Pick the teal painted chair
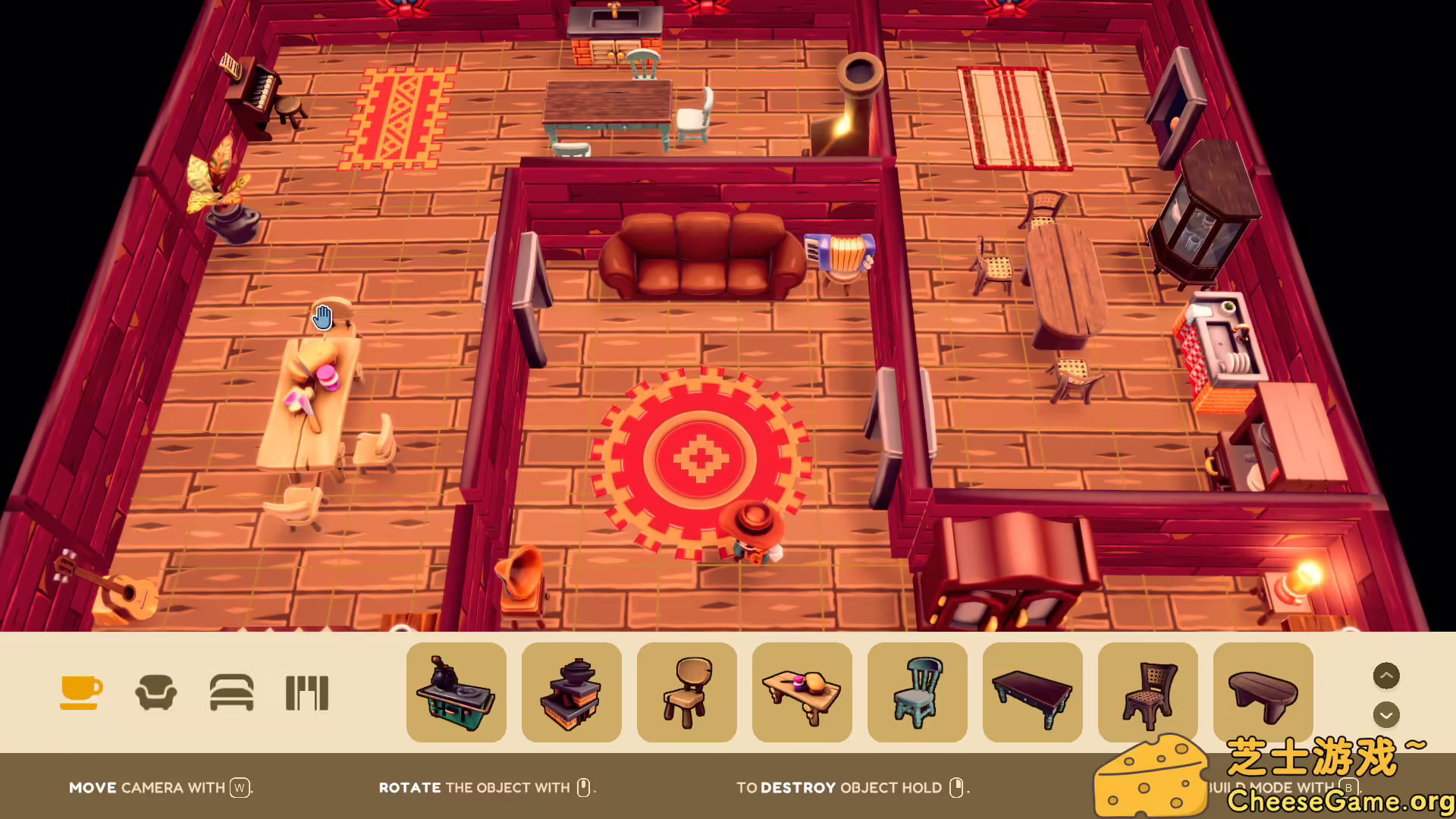Screen dimensions: 1456x819 (918, 692)
